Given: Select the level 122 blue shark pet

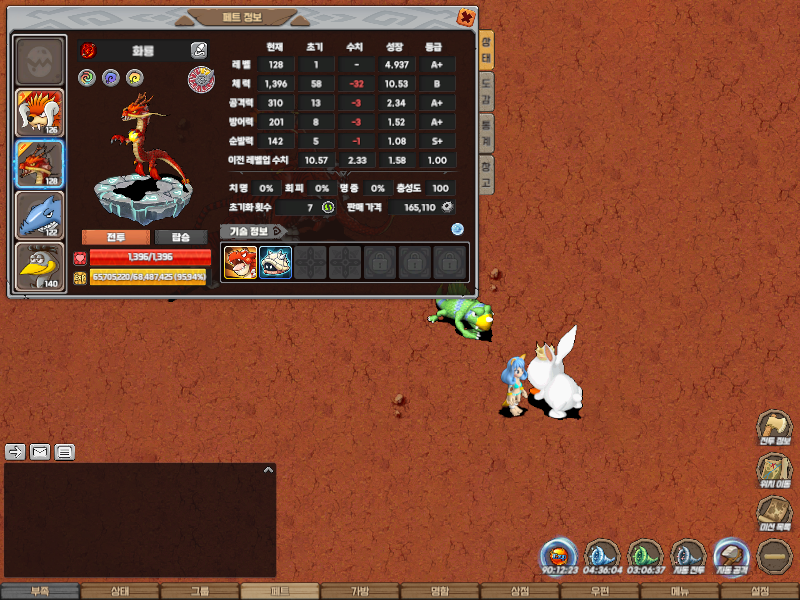Looking at the screenshot, I should point(40,215).
